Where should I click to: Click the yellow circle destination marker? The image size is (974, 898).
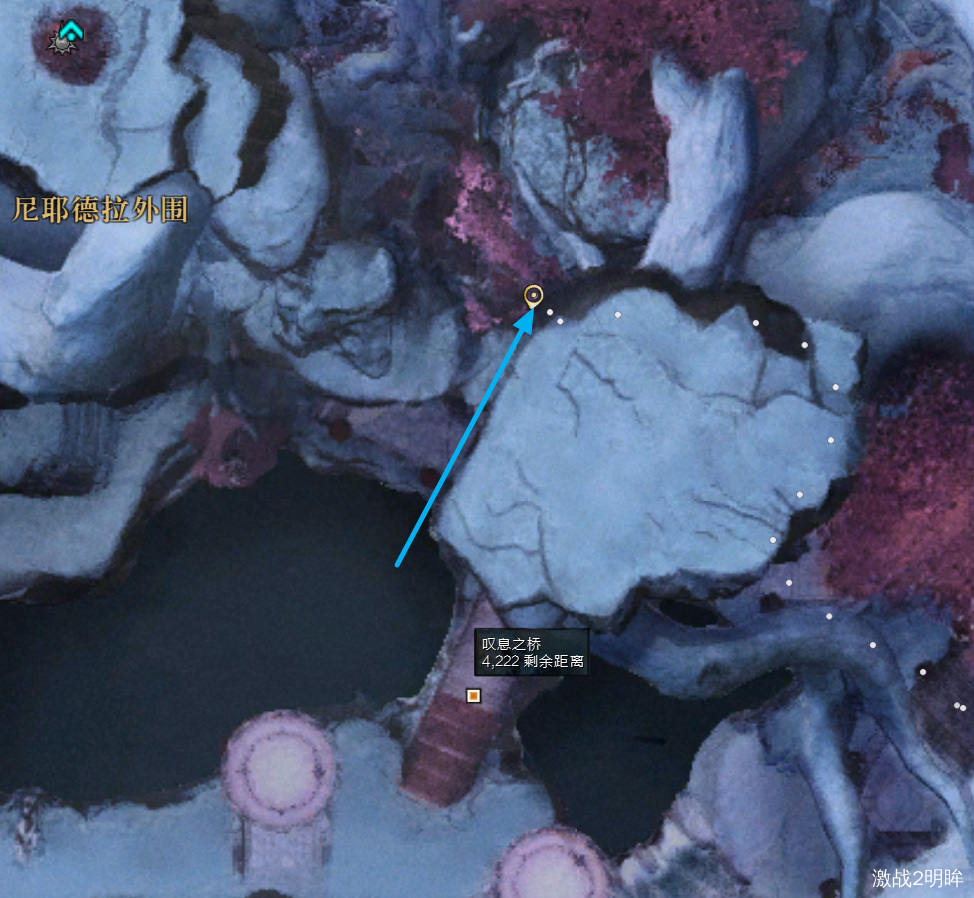pos(534,295)
